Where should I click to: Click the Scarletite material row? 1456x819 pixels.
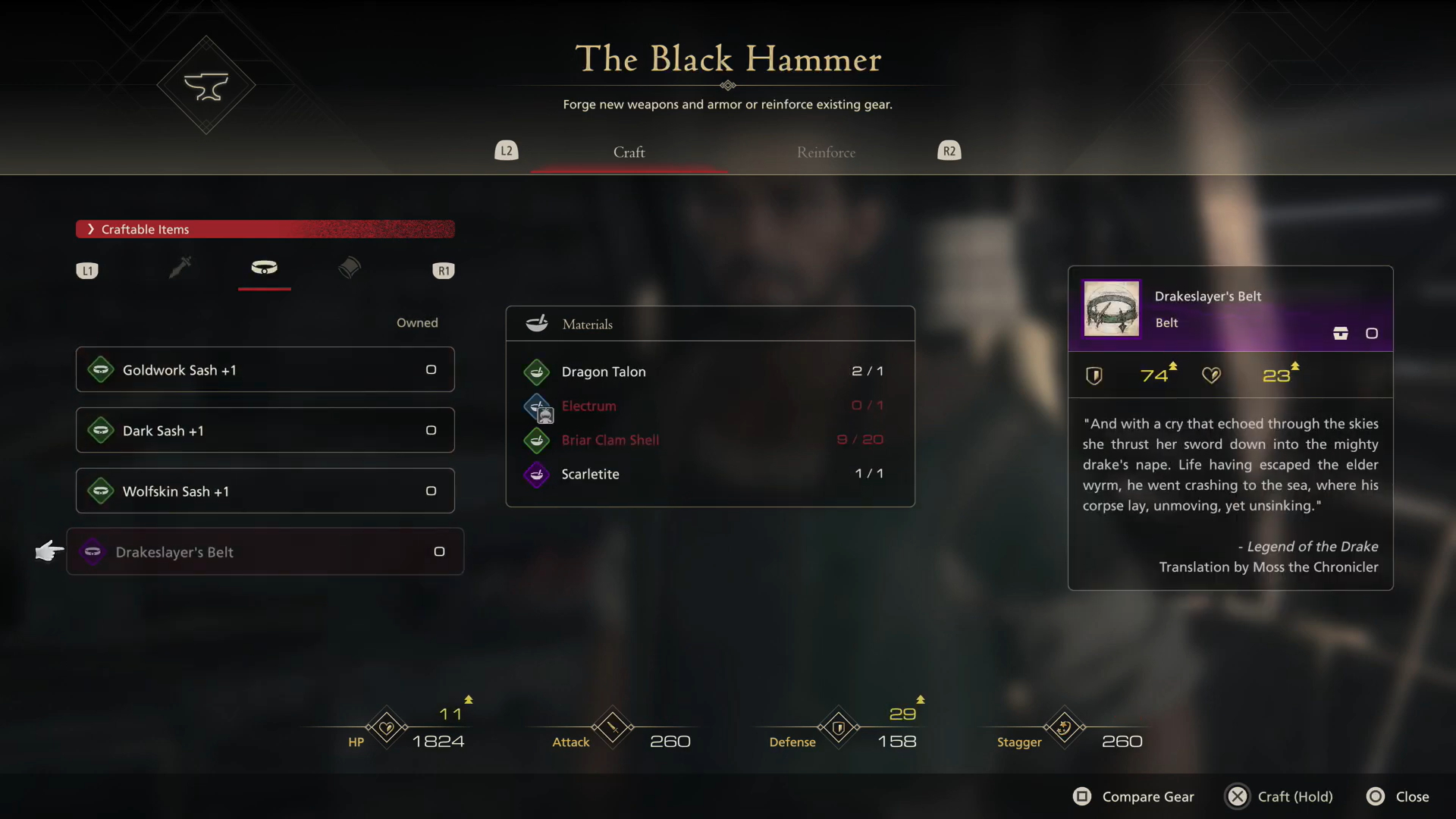[x=710, y=474]
